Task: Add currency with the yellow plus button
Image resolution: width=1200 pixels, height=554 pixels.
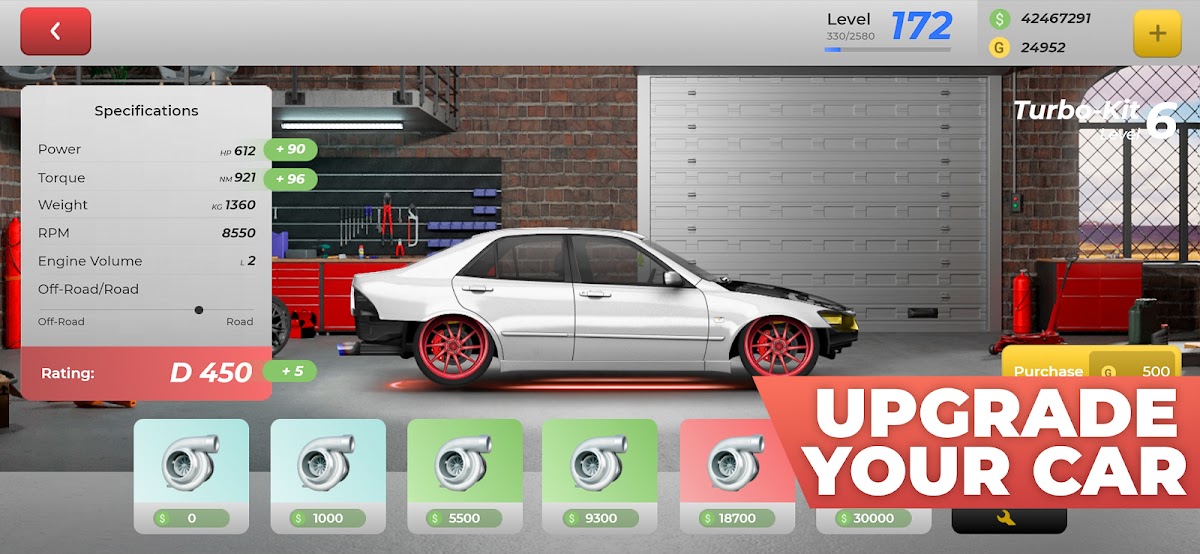Action: [x=1157, y=33]
